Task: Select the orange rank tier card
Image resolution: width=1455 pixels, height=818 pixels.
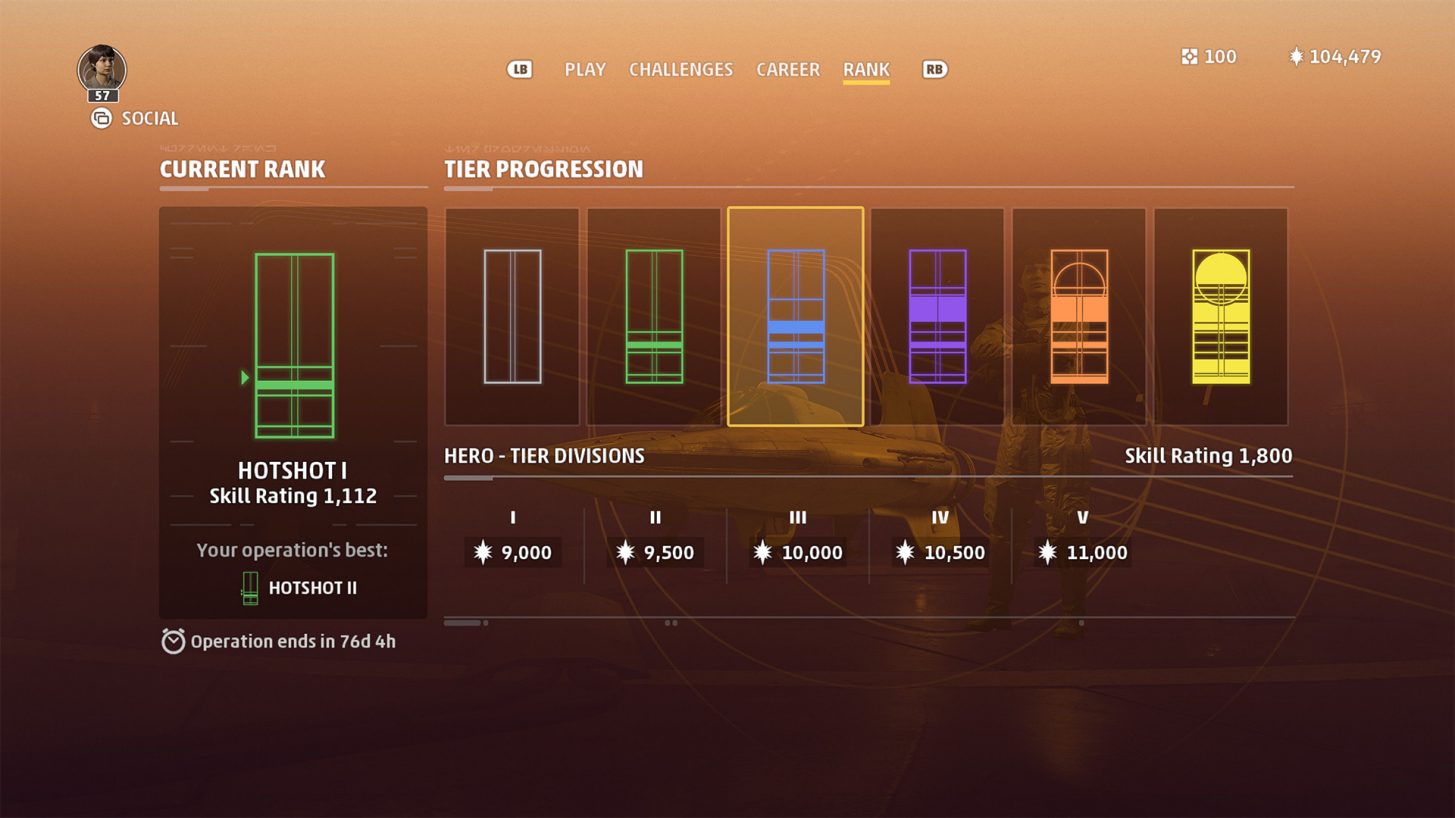Action: tap(1080, 315)
